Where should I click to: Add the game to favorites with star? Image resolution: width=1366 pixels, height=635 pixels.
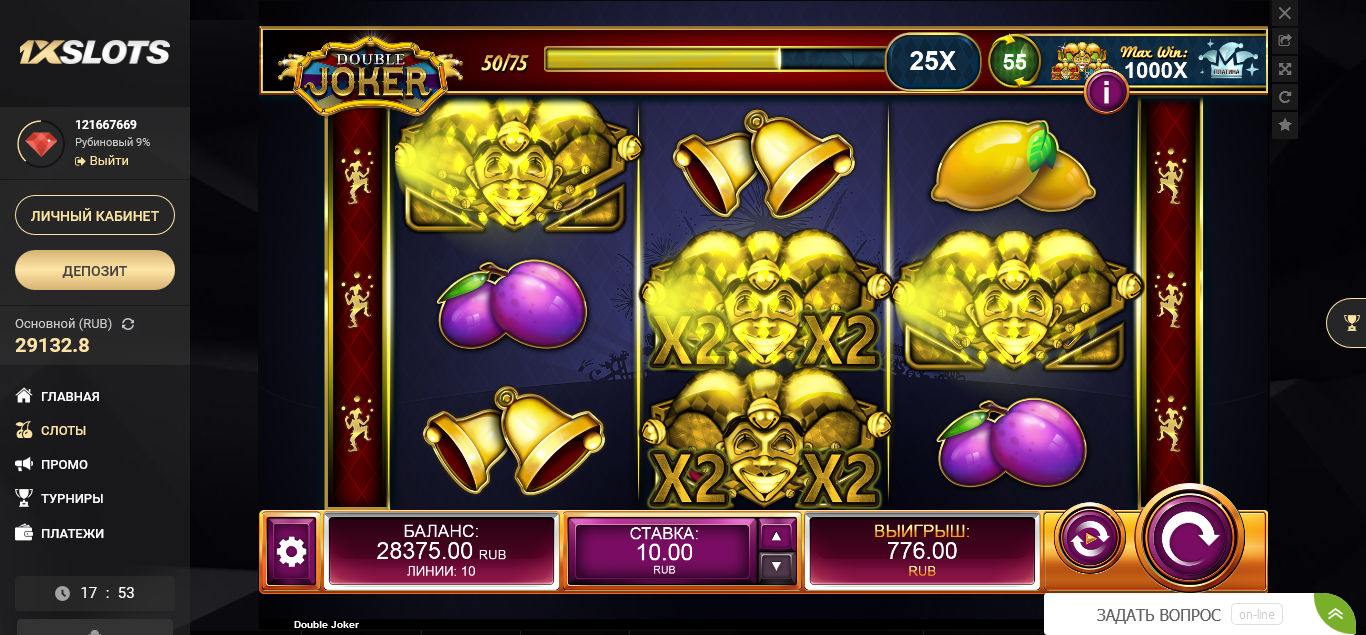pos(1285,125)
